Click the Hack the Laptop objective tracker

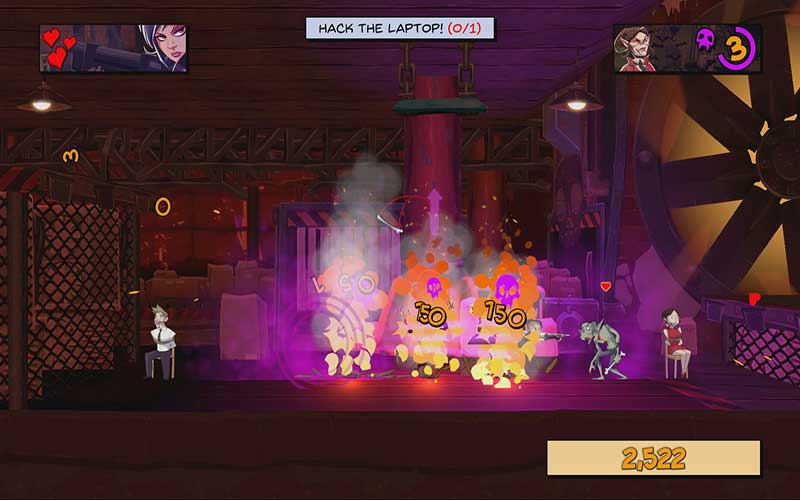[x=400, y=28]
